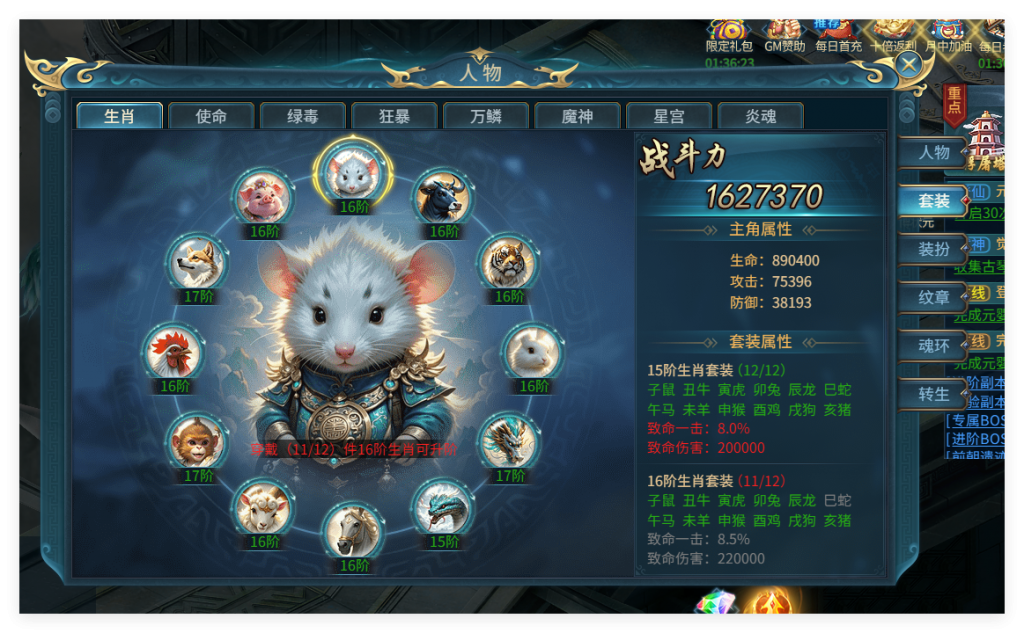Viewport: 1024px width, 633px height.
Task: Choose the ox zodiac icon
Action: click(x=444, y=198)
